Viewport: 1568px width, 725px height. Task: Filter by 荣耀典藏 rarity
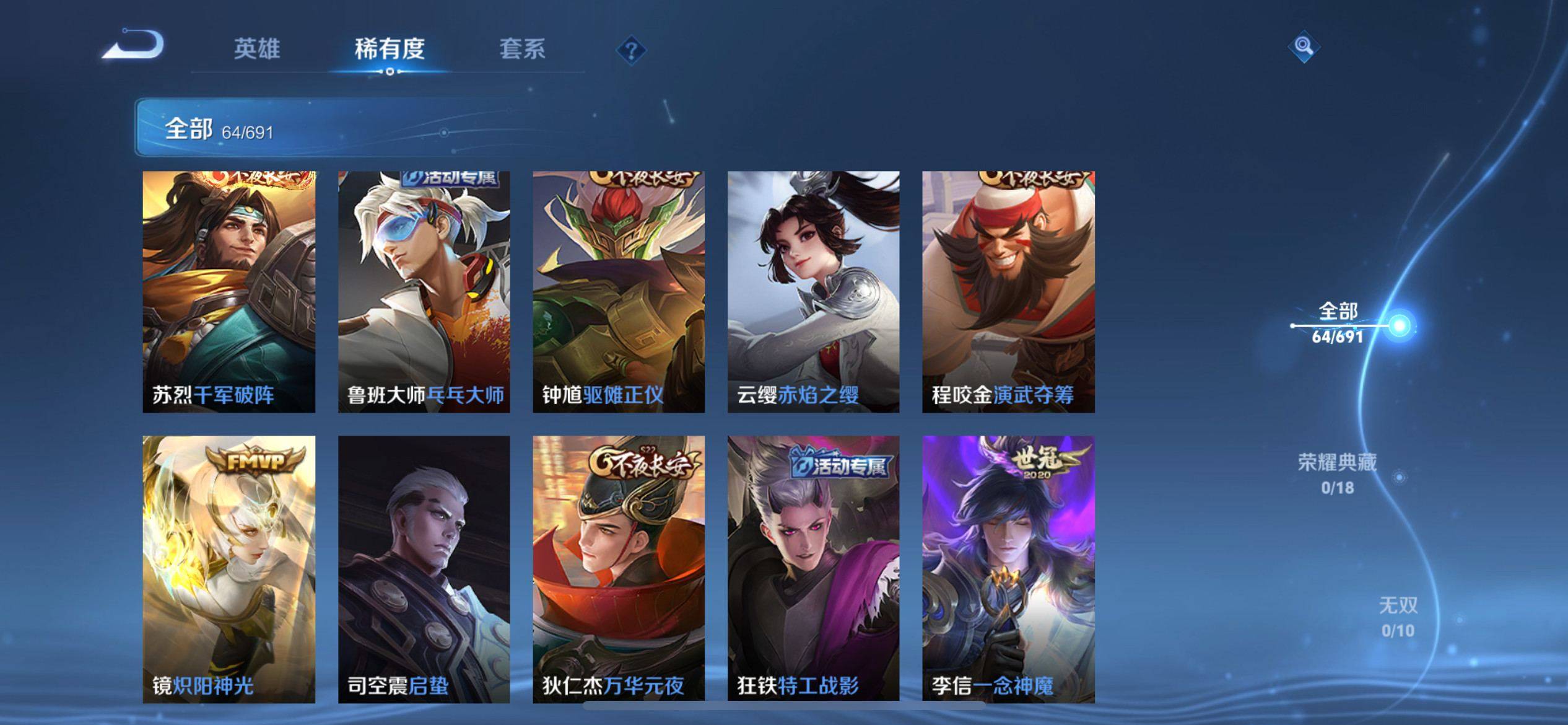[x=1337, y=473]
